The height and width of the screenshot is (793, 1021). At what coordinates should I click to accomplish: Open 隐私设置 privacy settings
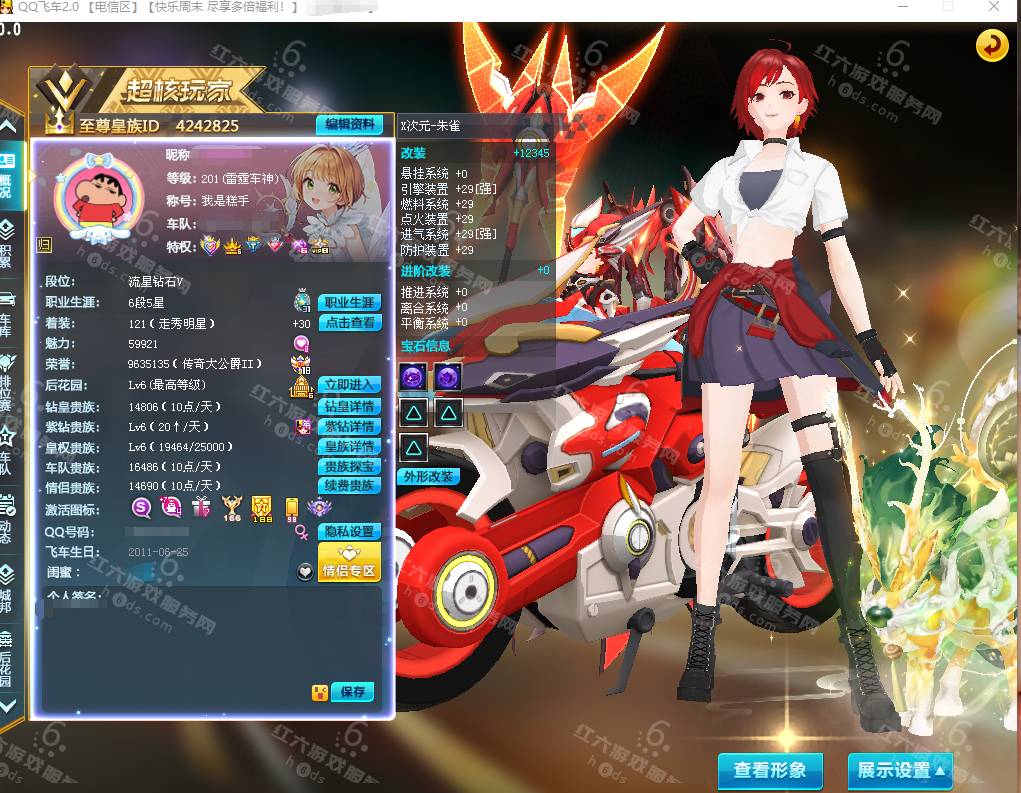(349, 532)
